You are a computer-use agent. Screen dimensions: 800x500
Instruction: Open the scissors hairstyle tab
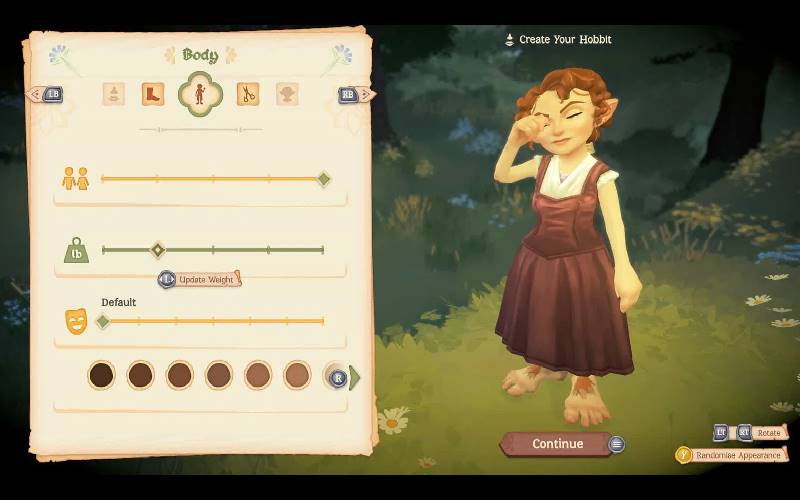247,94
